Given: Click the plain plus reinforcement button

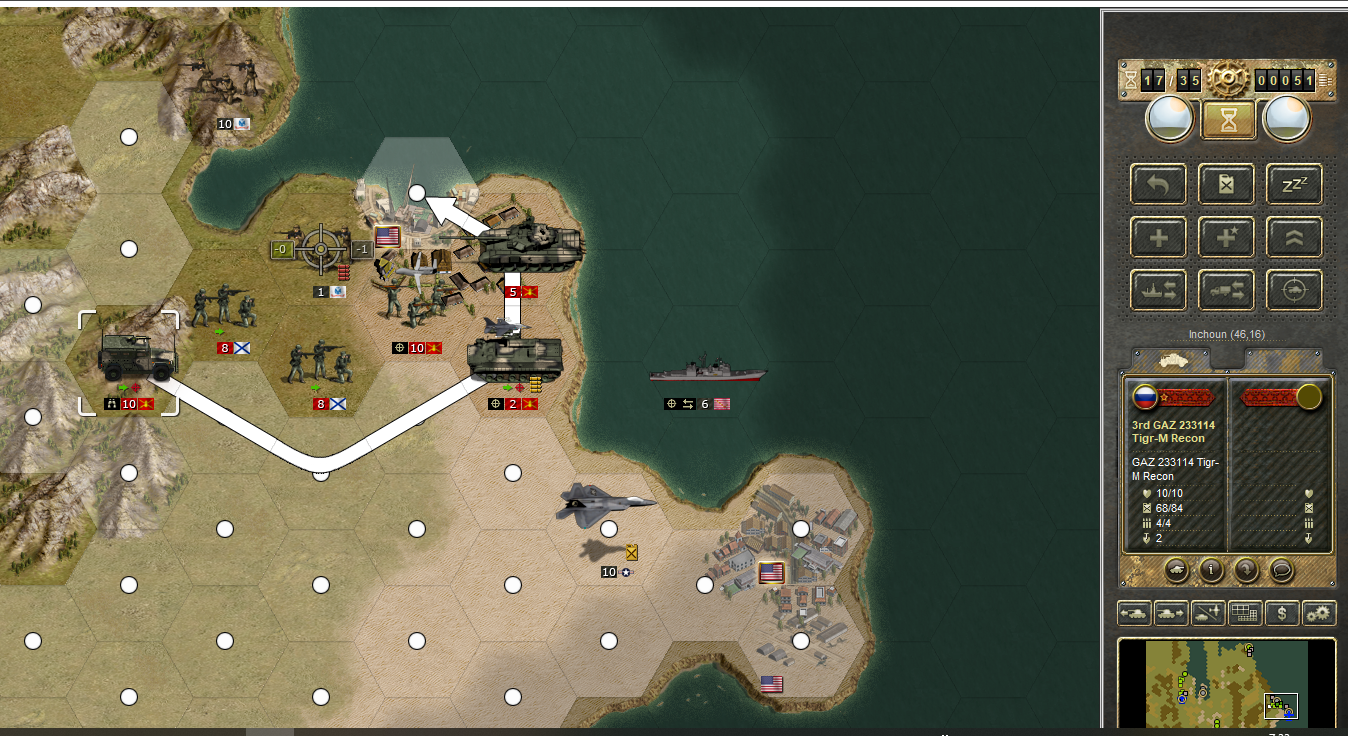Looking at the screenshot, I should coord(1158,237).
